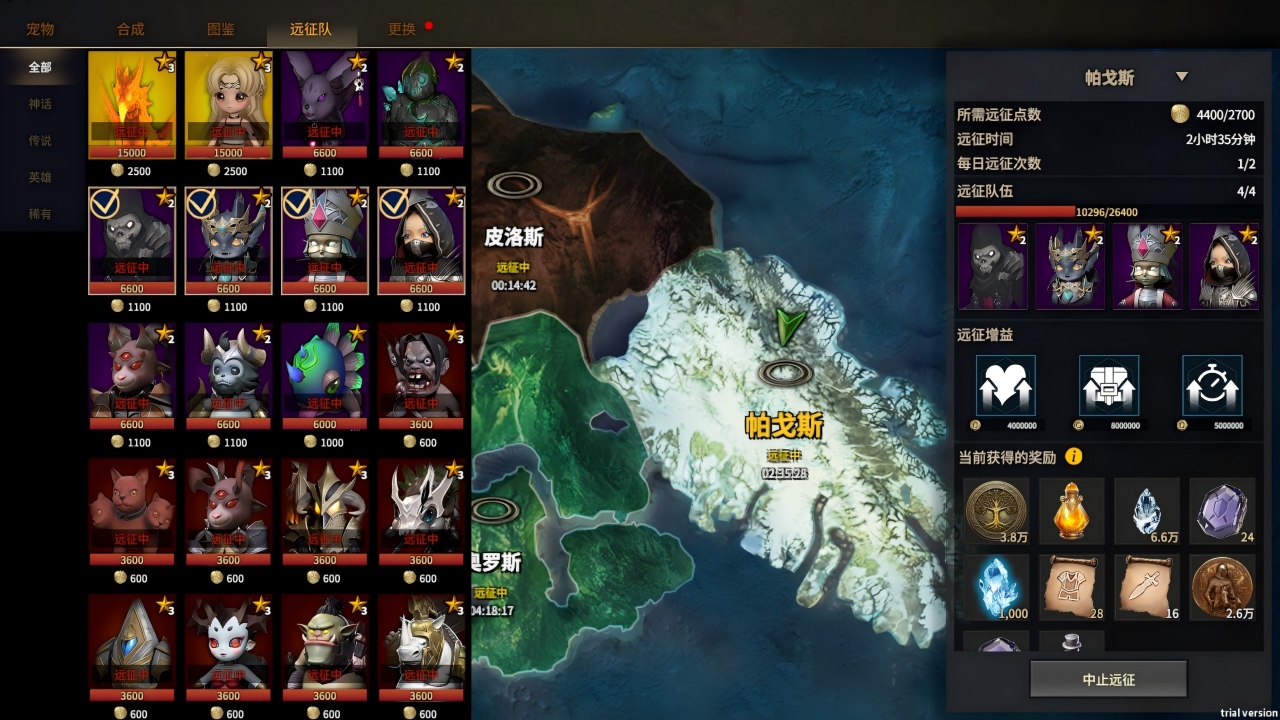The image size is (1280, 720).
Task: Activate the stopwatch expedition buff
Action: 1212,386
